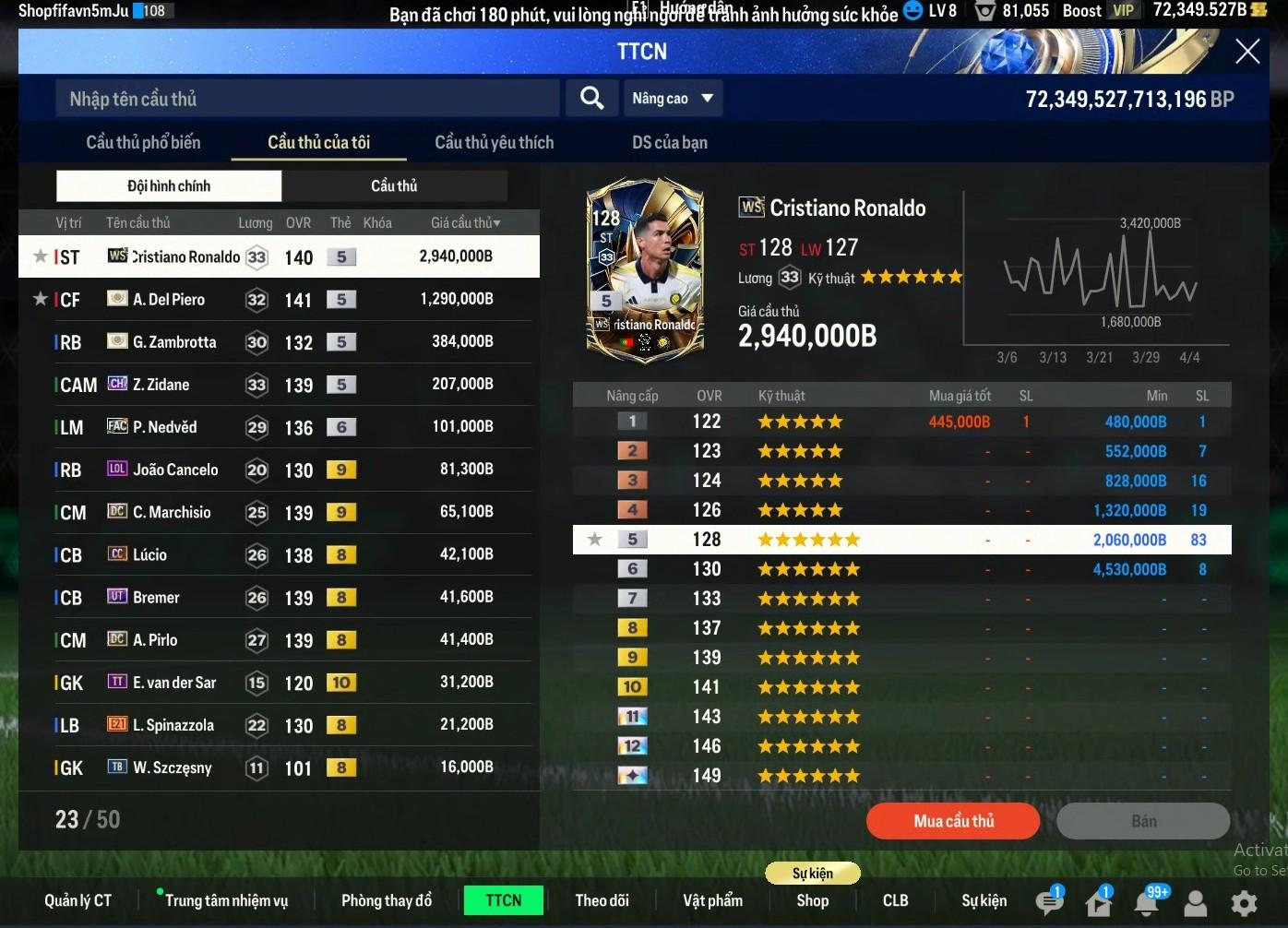
Task: Switch to Cầu thủ yêu thích tab
Action: click(x=494, y=142)
